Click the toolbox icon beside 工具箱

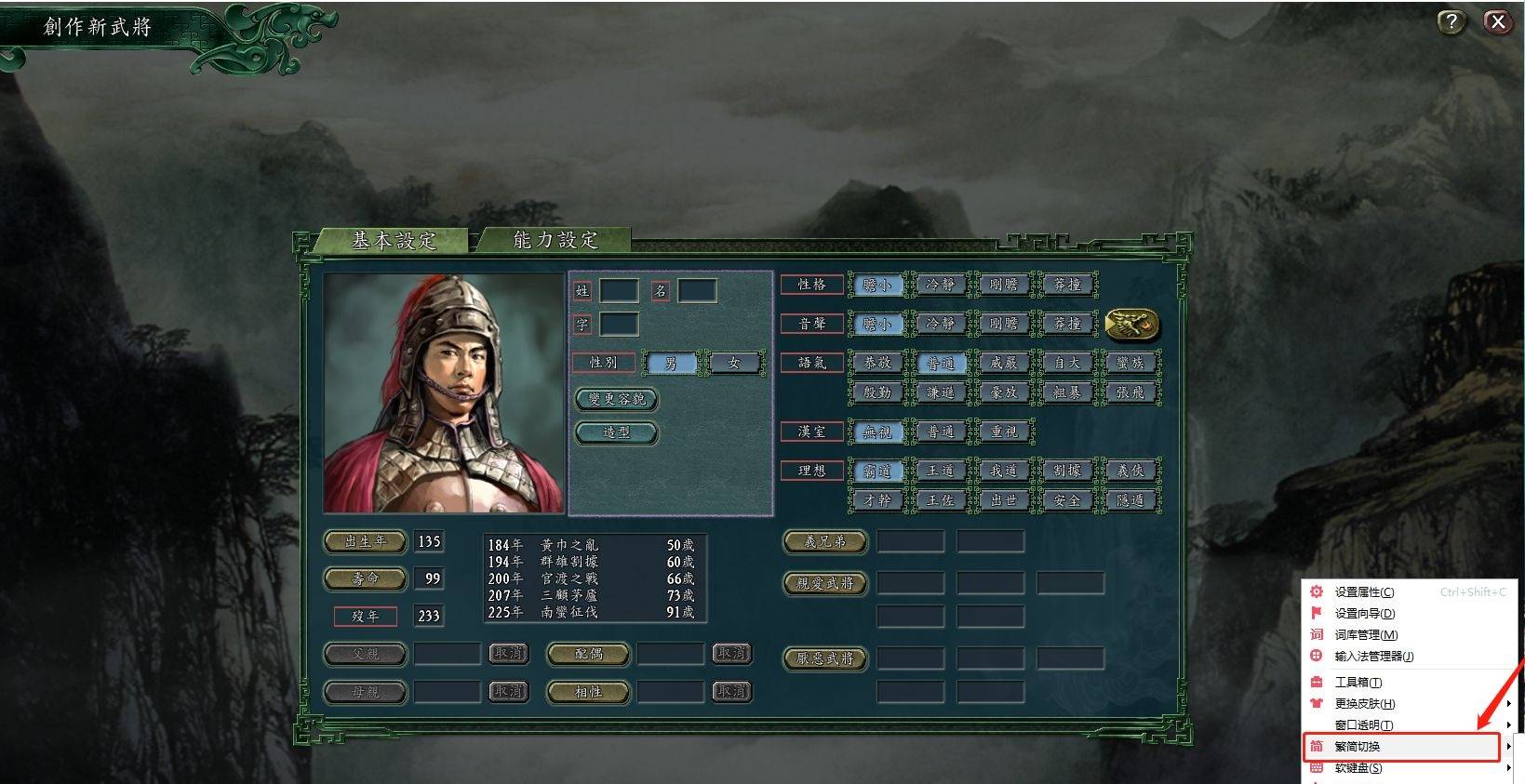(x=1316, y=682)
